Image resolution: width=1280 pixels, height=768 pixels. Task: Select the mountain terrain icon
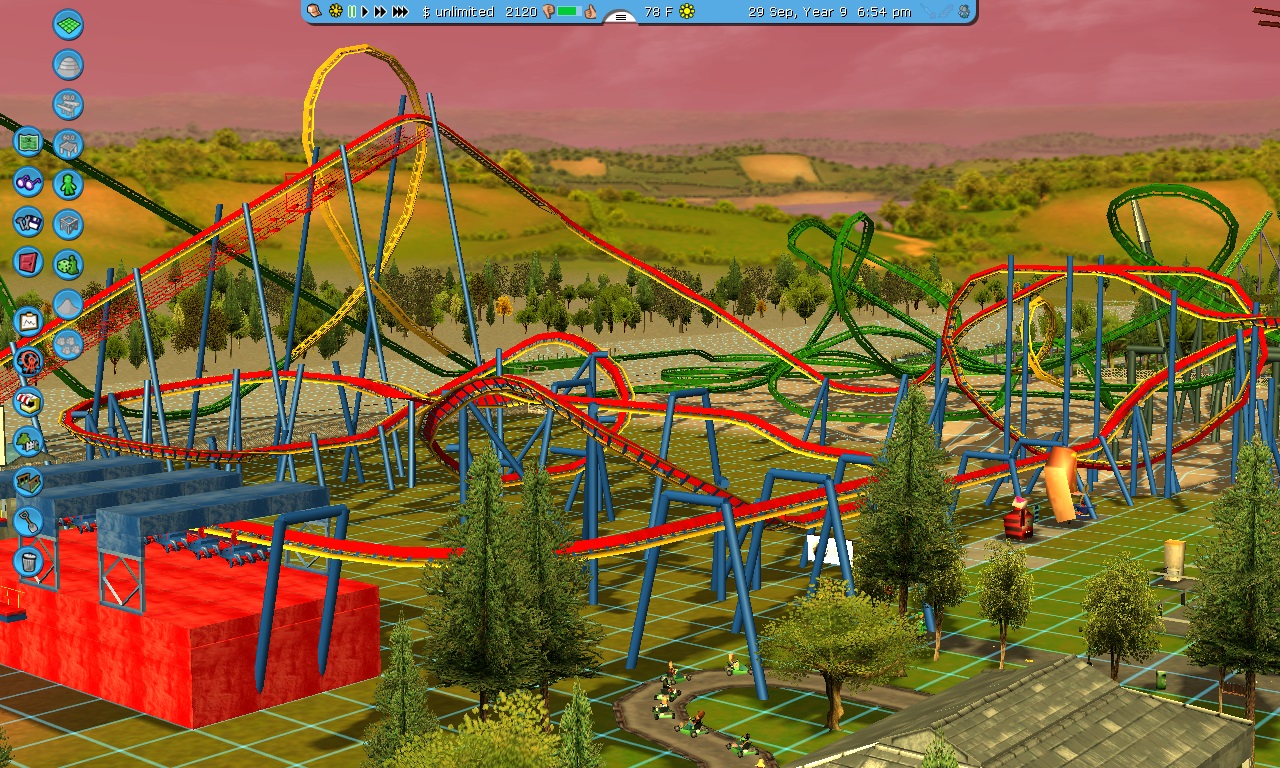point(68,304)
